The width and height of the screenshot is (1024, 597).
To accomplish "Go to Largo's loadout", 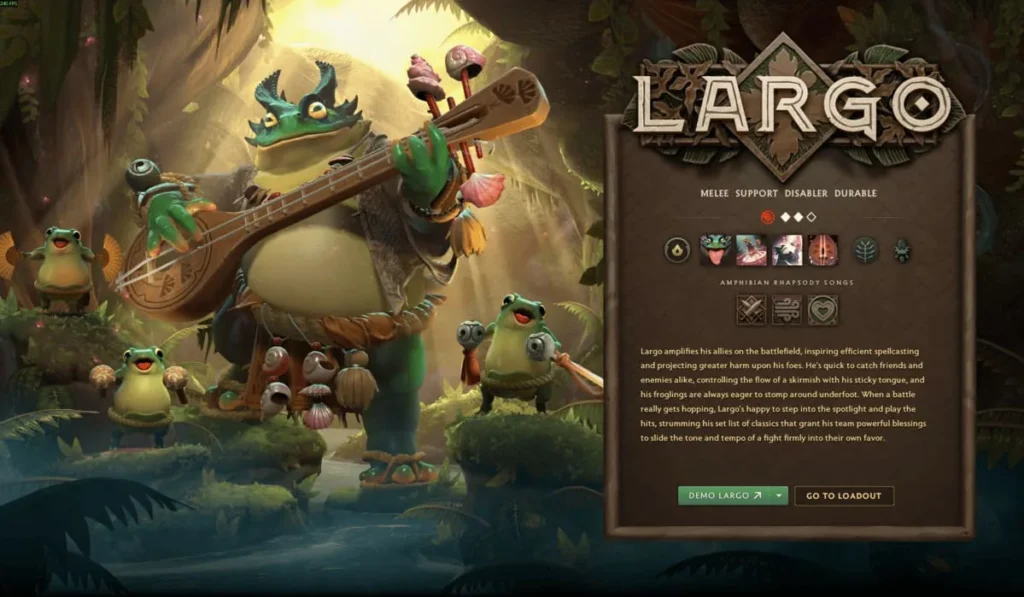I will [x=843, y=496].
